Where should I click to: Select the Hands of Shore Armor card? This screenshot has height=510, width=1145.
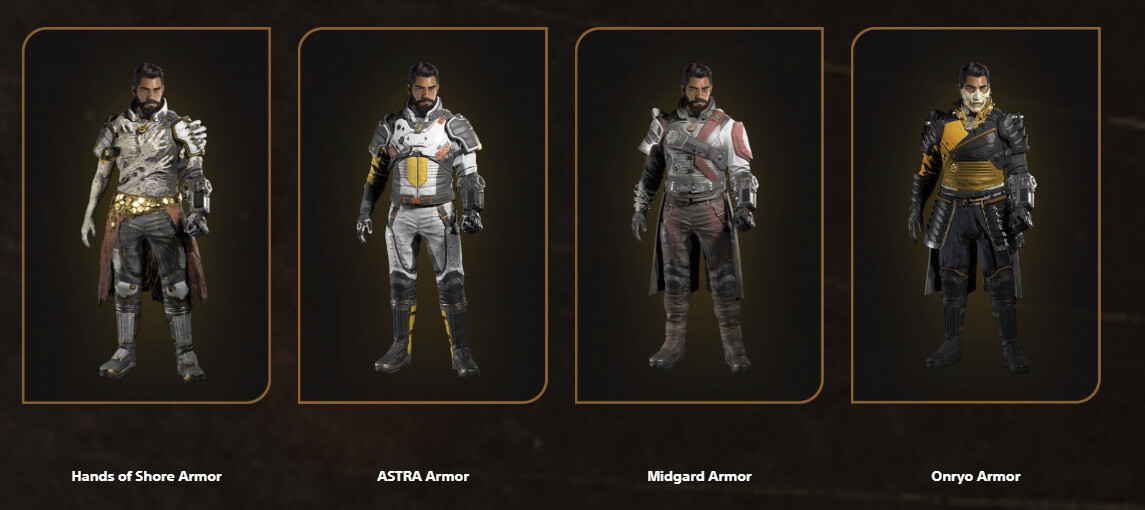146,215
